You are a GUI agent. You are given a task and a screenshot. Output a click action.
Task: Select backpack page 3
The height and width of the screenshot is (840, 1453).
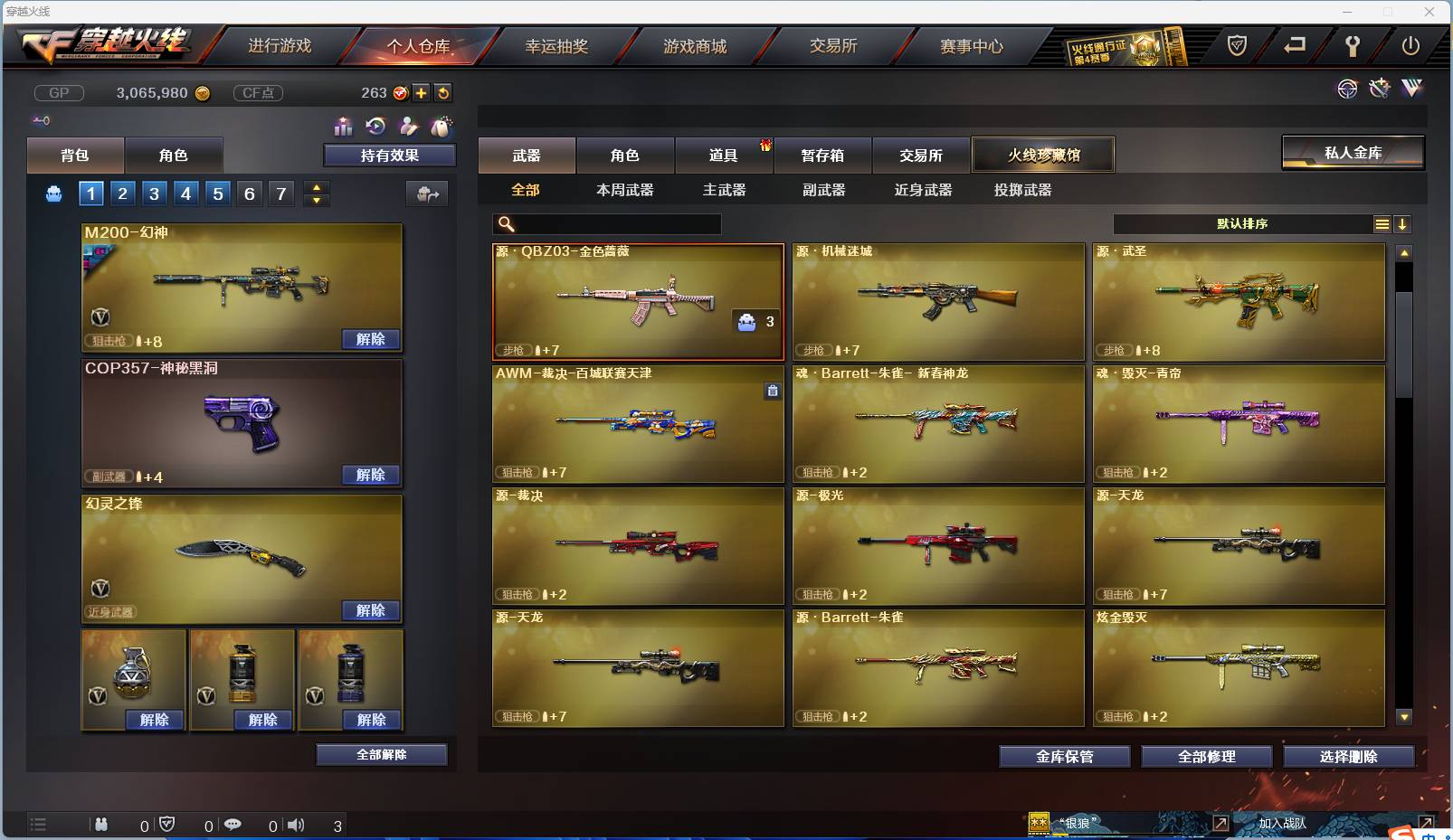tap(154, 193)
